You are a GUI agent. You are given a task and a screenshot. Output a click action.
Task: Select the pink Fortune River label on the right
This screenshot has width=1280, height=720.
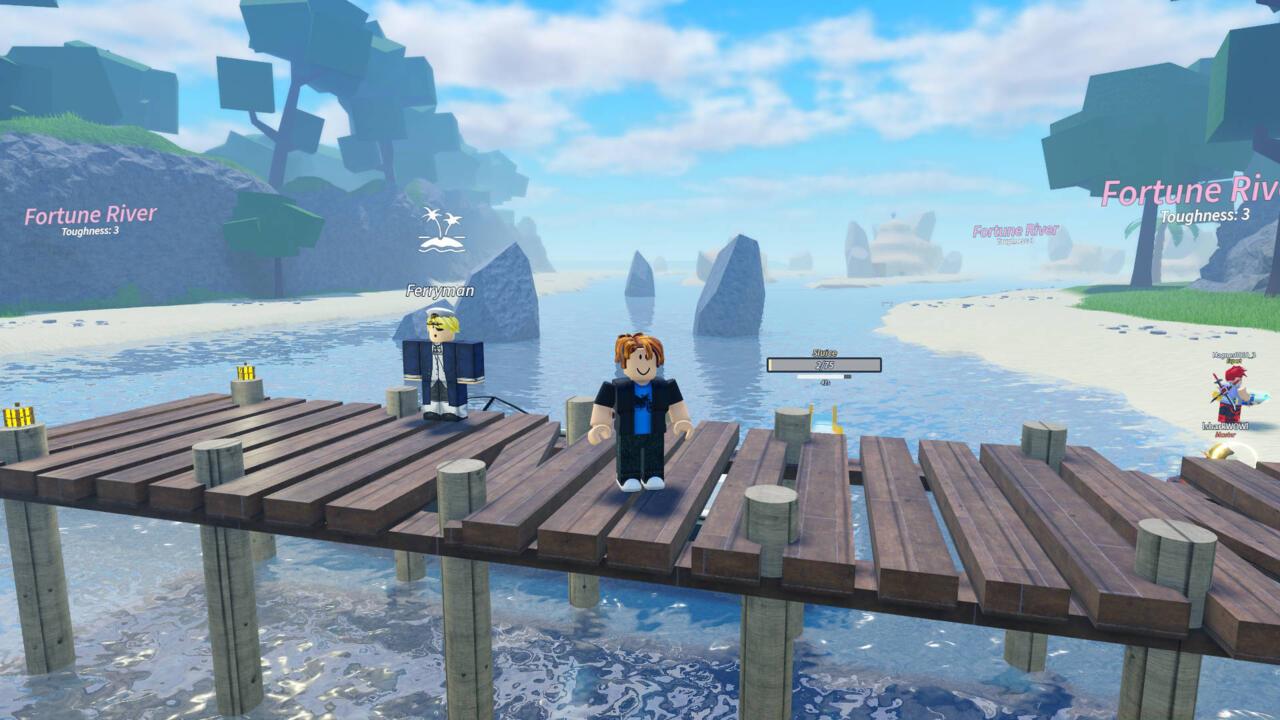[x=1190, y=192]
